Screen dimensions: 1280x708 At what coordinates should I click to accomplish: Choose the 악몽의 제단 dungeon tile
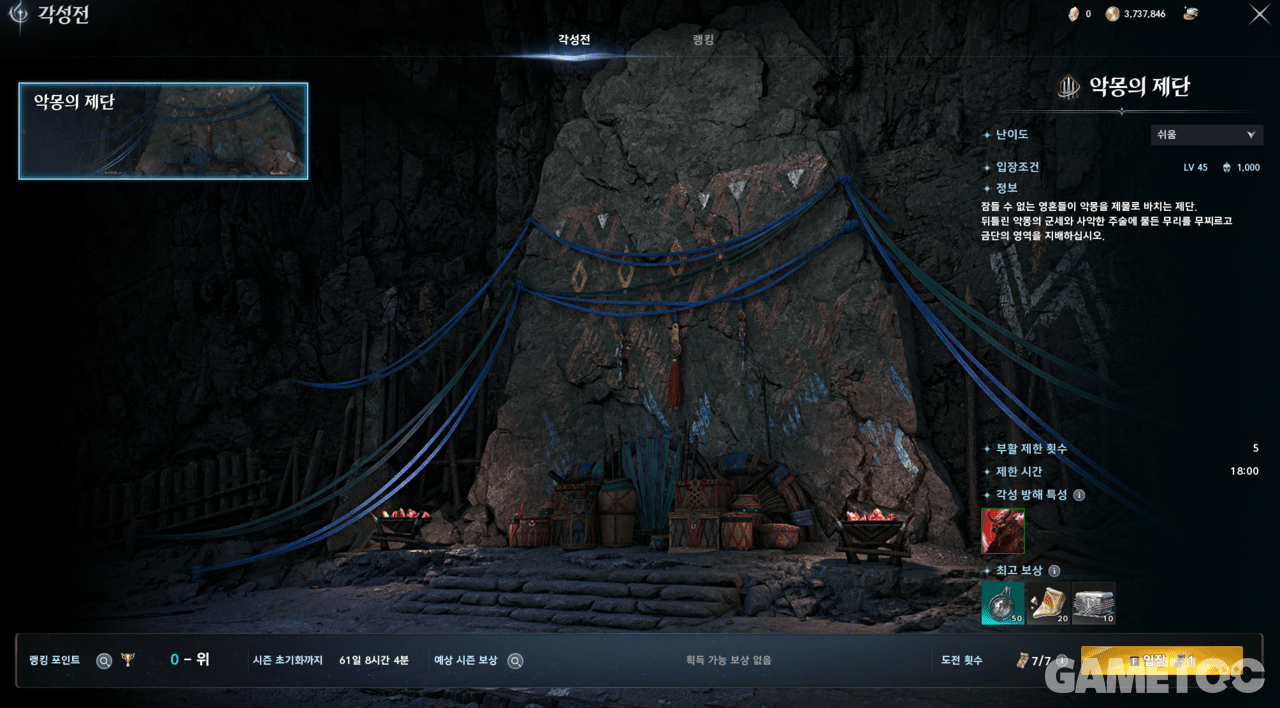(x=163, y=131)
